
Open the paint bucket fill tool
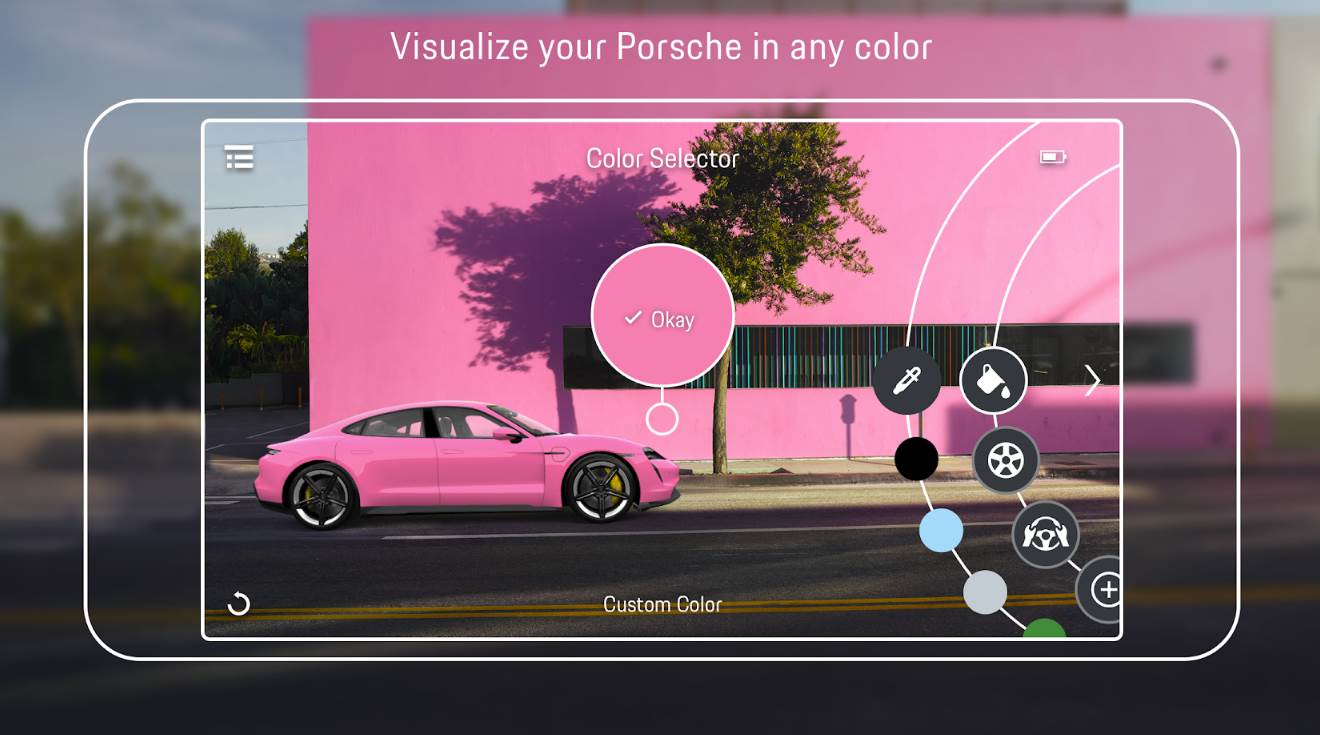coord(992,380)
